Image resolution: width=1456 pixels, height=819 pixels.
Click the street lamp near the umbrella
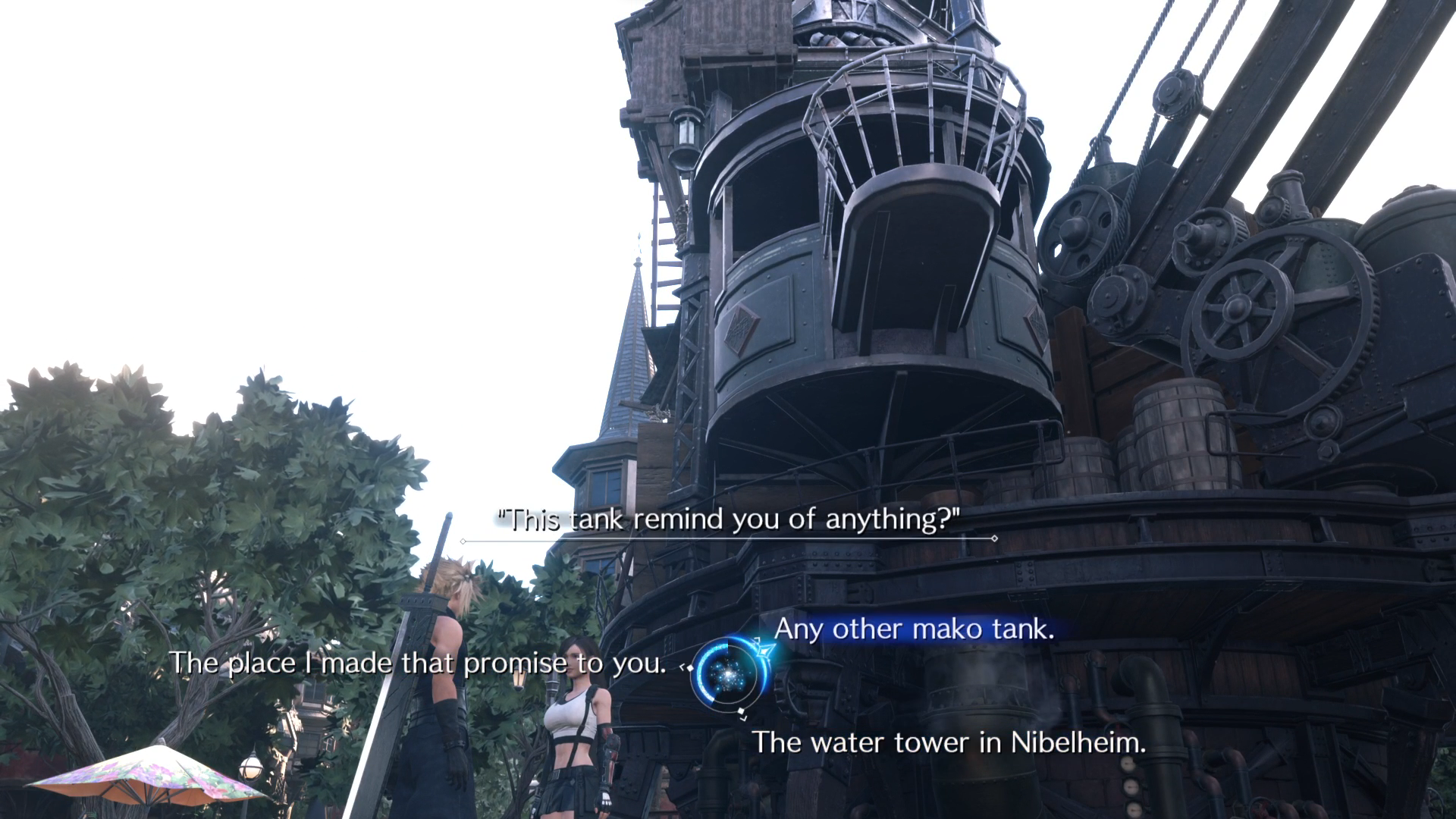pos(250,766)
